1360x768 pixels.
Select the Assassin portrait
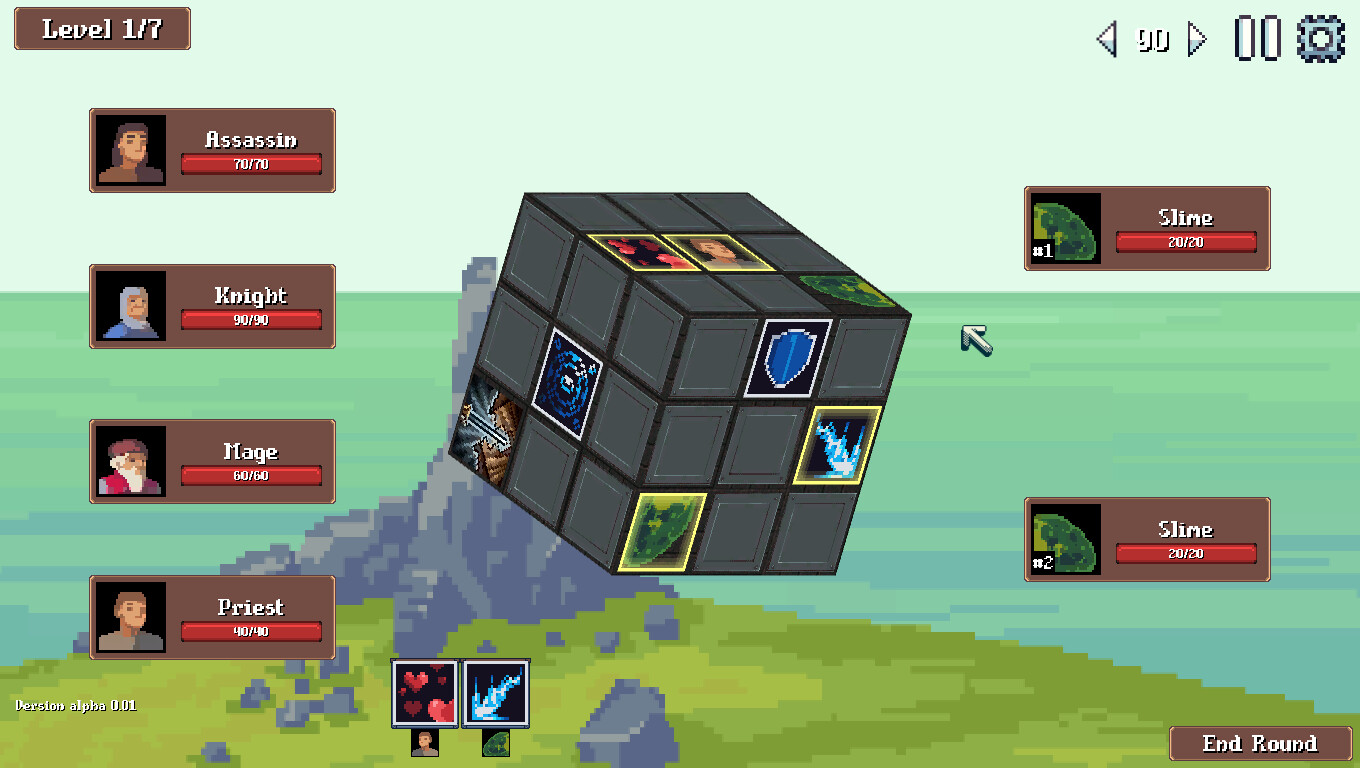pyautogui.click(x=132, y=150)
